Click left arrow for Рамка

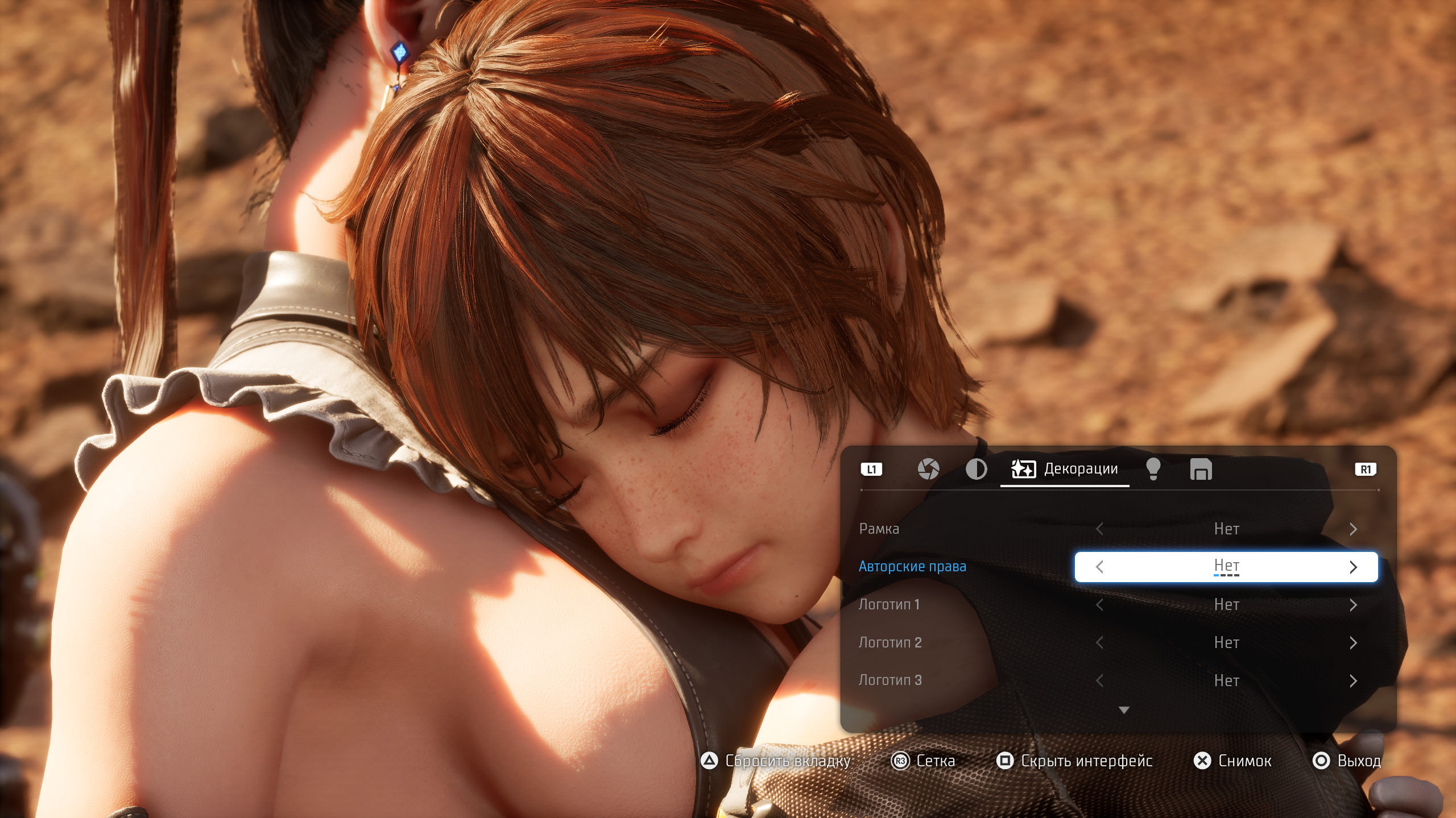point(1099,529)
